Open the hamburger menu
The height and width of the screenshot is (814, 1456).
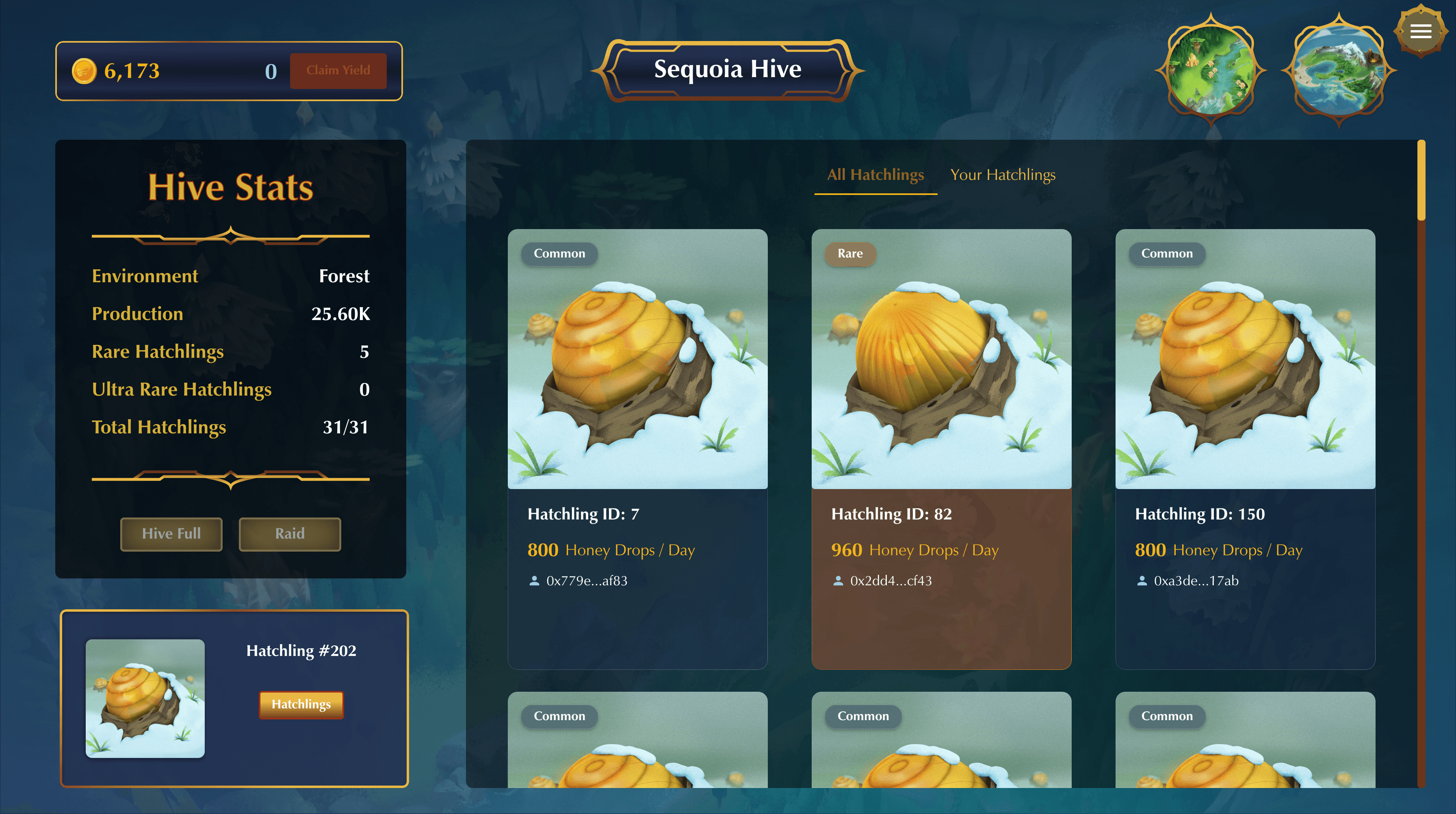(1420, 31)
